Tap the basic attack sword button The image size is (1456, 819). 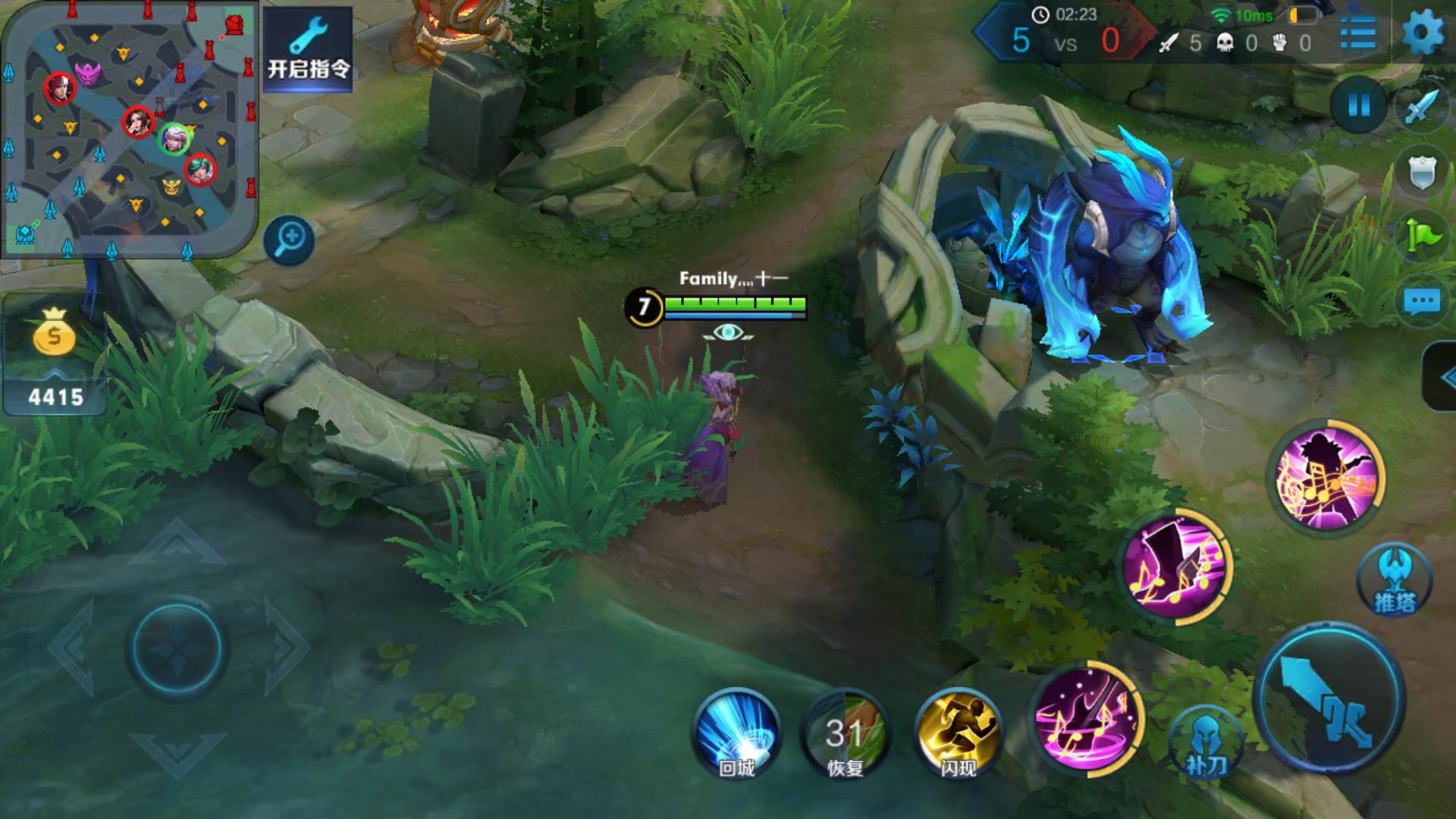point(1329,699)
